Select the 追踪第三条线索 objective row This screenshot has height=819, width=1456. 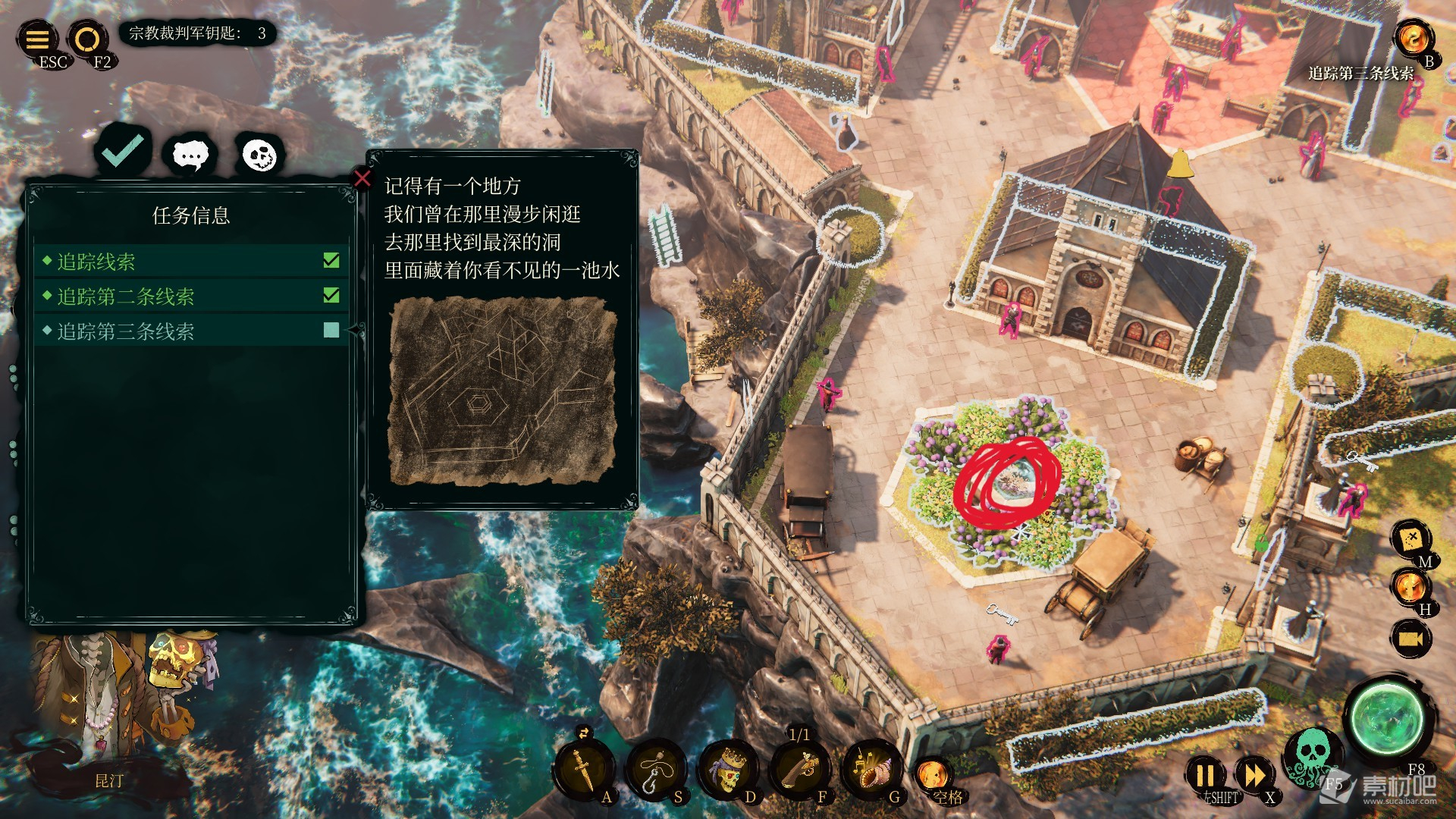(191, 331)
